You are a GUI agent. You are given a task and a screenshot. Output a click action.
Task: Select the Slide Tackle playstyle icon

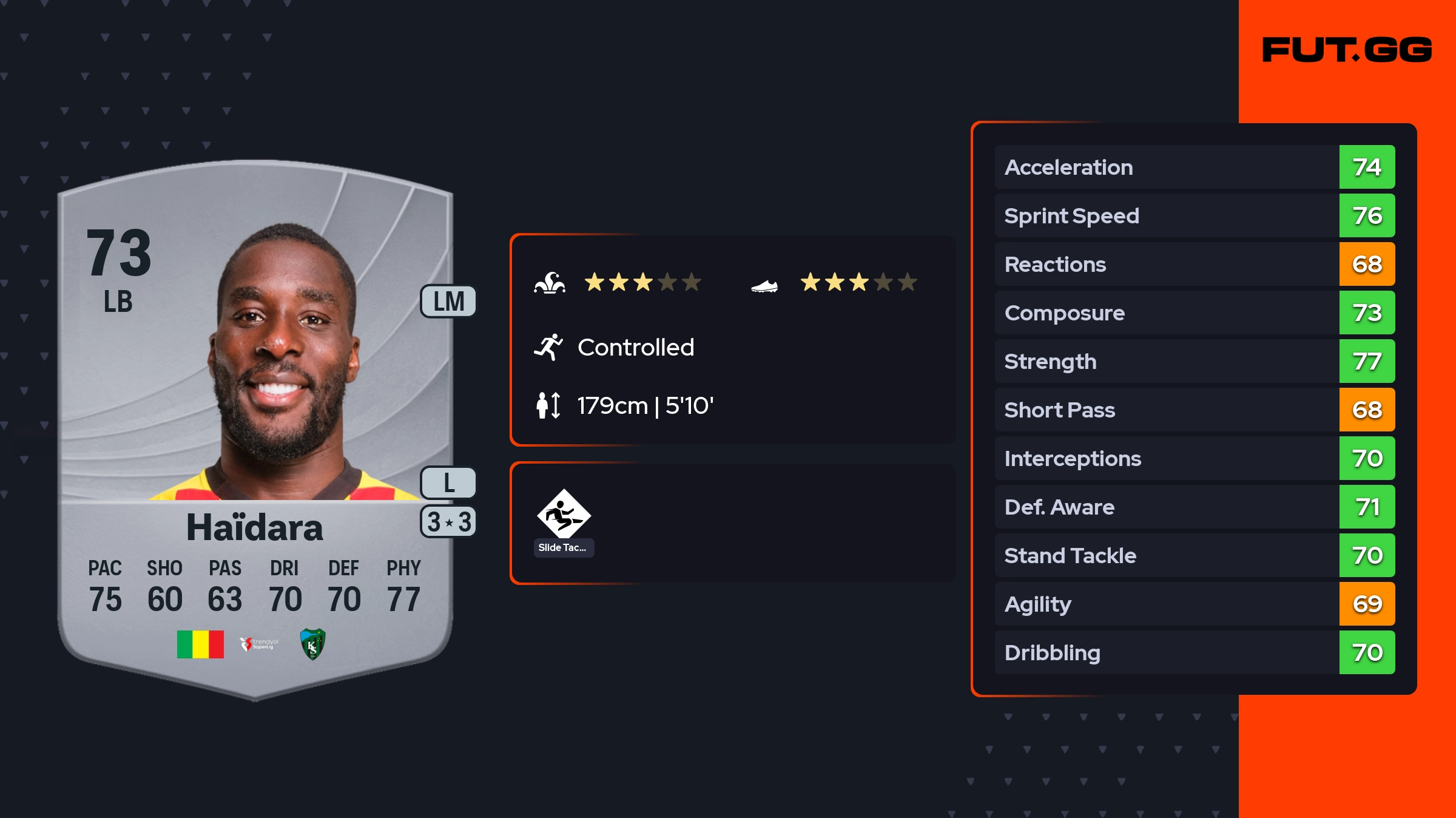tap(564, 515)
